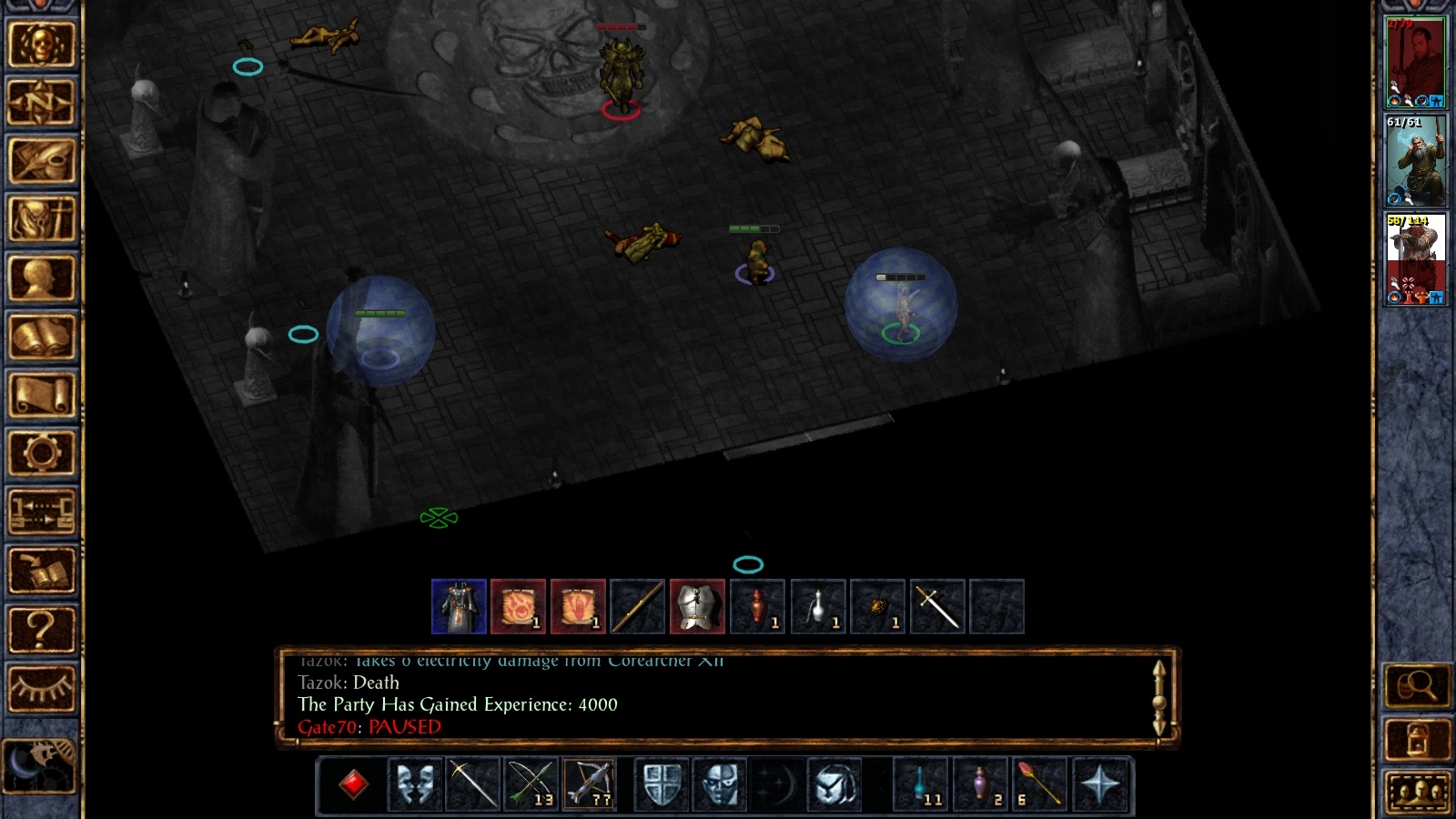1456x819 pixels.
Task: Open the journal with the quill icon
Action: click(x=41, y=161)
